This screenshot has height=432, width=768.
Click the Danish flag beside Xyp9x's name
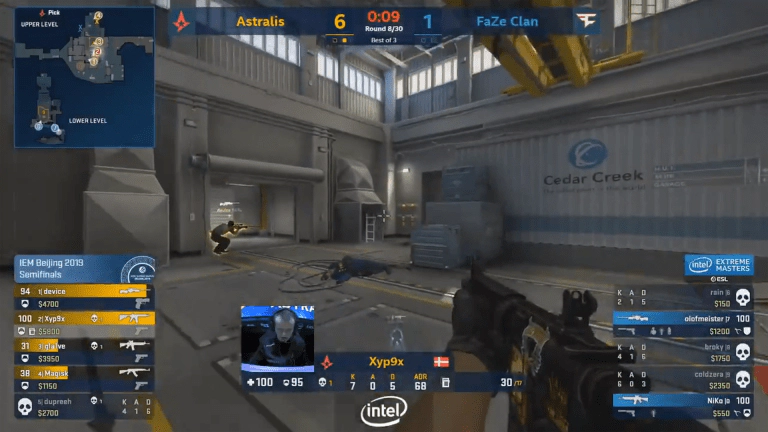[441, 359]
